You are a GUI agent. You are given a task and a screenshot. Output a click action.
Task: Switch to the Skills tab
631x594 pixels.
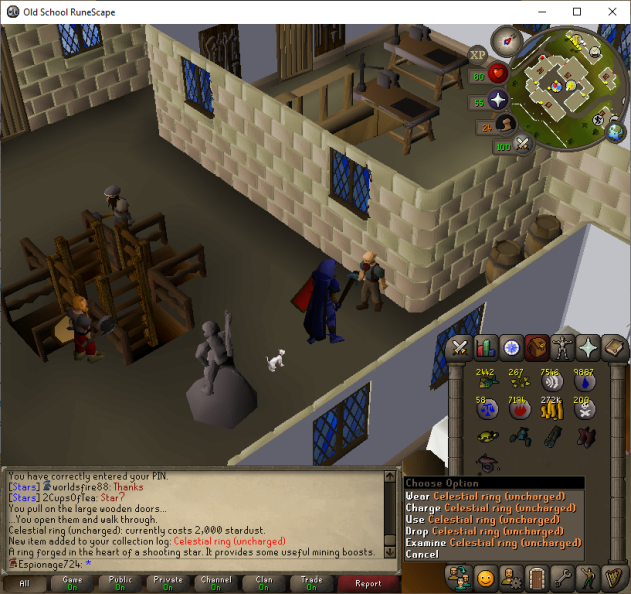point(486,348)
